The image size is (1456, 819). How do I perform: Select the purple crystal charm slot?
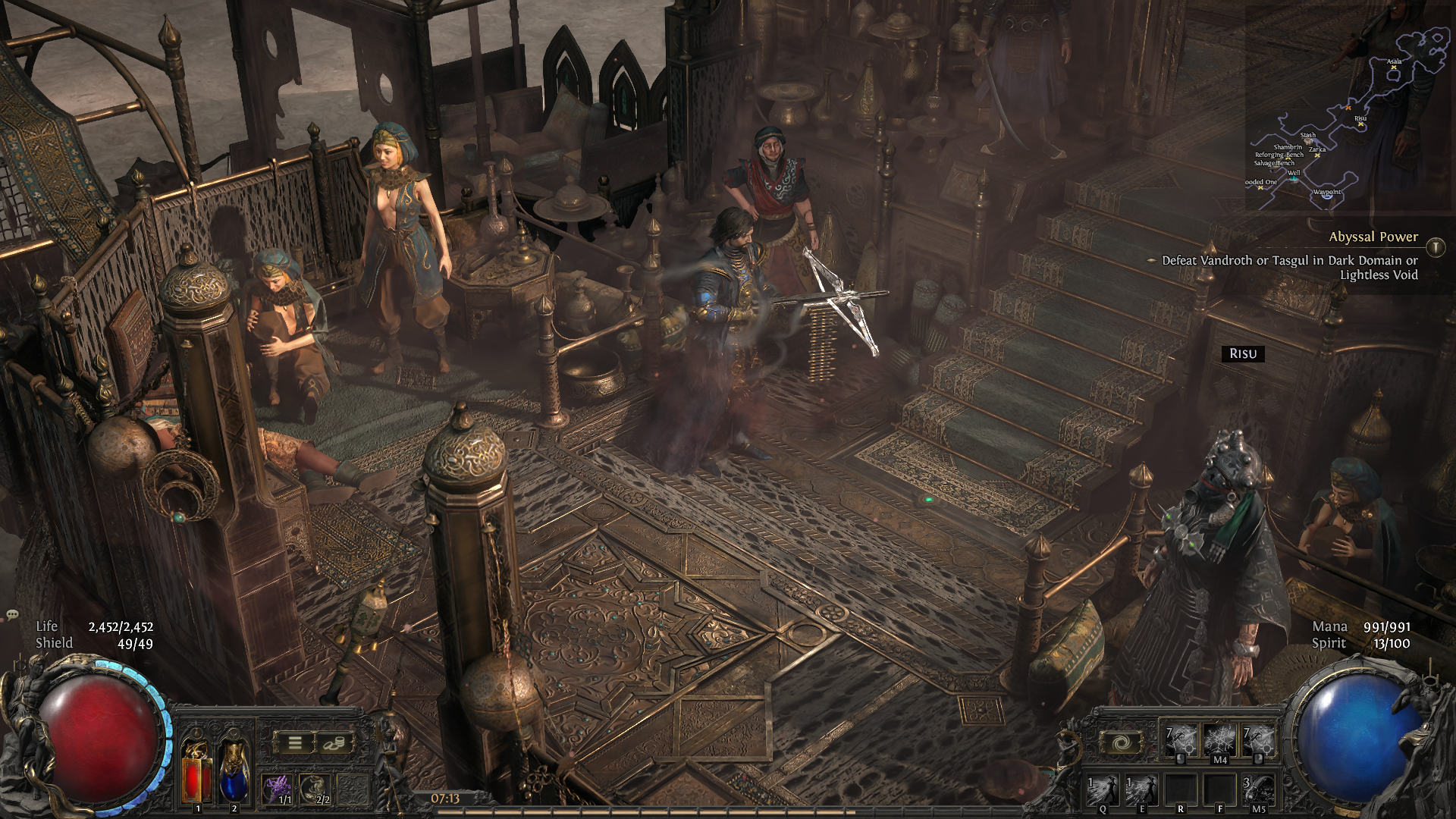pos(278,789)
